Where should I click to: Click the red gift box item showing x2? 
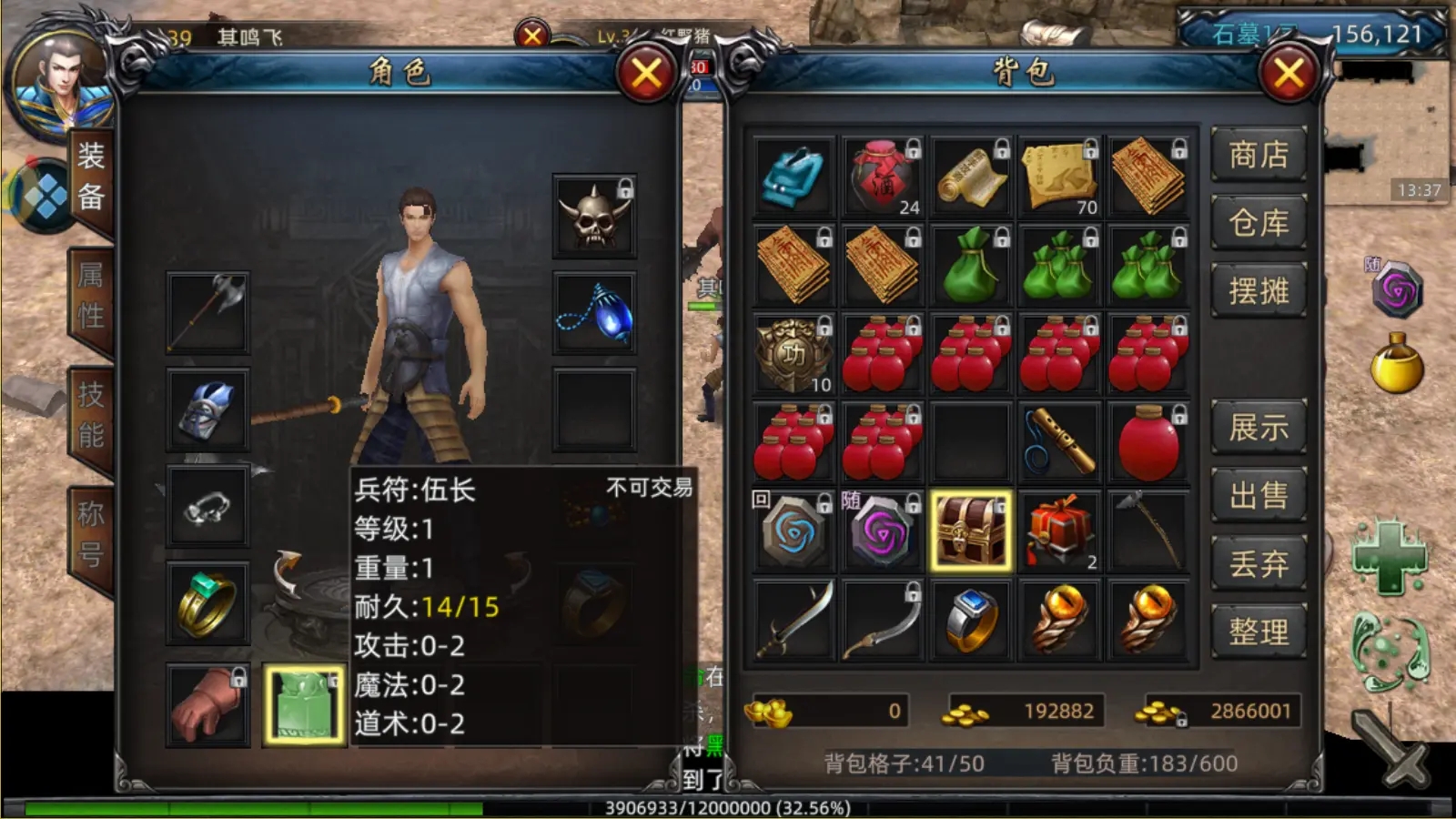coord(1058,530)
